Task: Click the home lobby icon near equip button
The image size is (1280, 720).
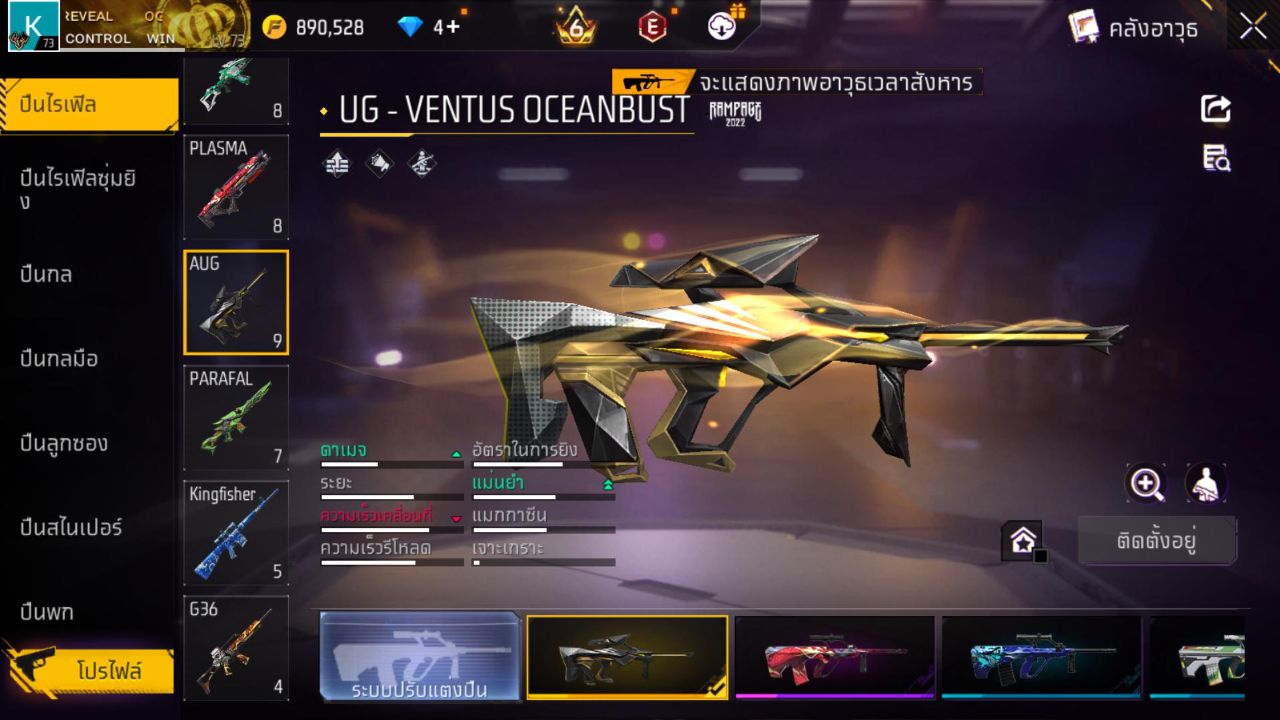Action: [x=1022, y=538]
